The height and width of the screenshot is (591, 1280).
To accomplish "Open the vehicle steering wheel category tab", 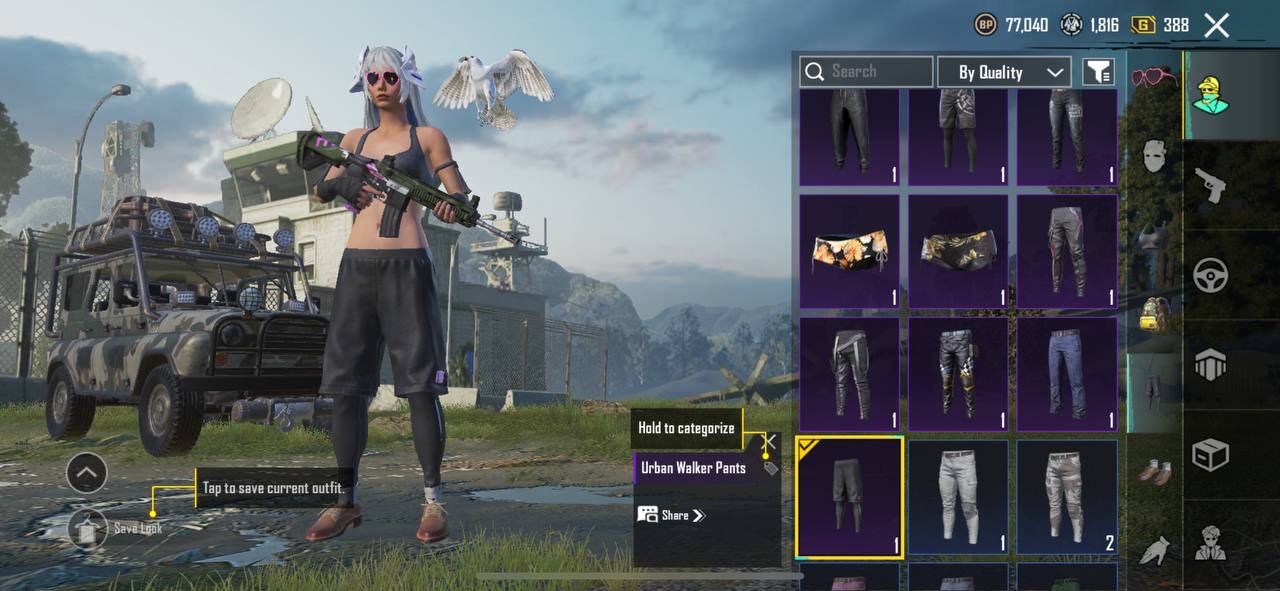I will point(1211,275).
